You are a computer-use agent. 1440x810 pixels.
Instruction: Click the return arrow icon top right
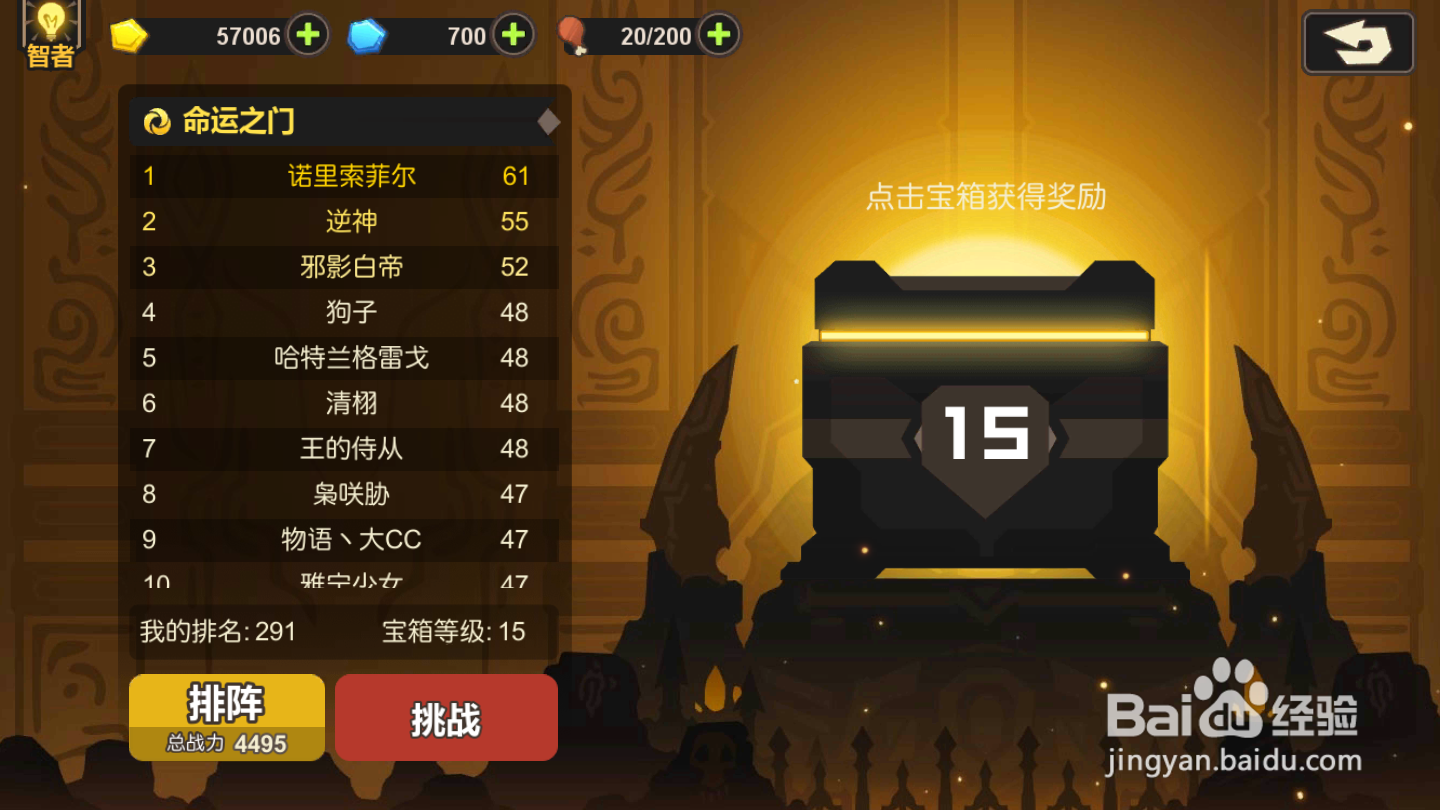pyautogui.click(x=1357, y=41)
